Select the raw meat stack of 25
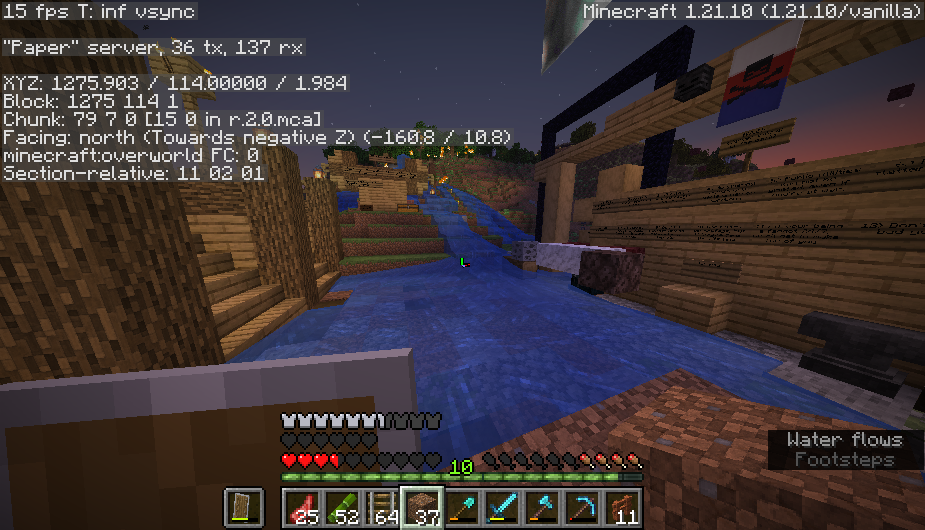 (x=301, y=508)
